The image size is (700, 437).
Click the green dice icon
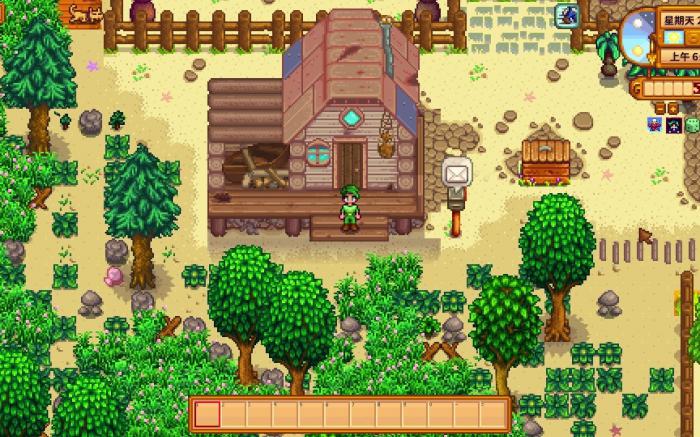[x=692, y=125]
